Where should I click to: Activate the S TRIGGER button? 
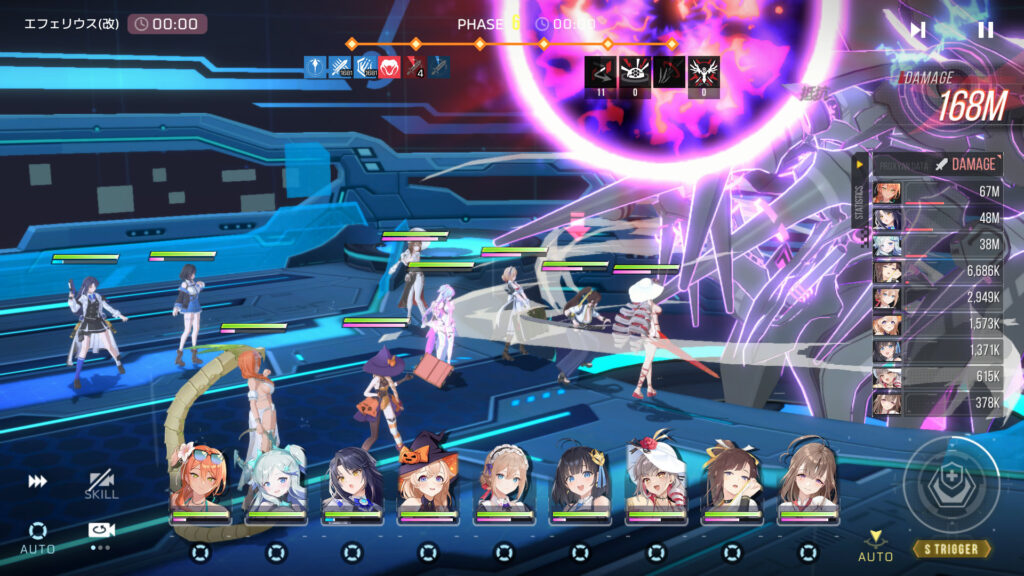(x=951, y=549)
